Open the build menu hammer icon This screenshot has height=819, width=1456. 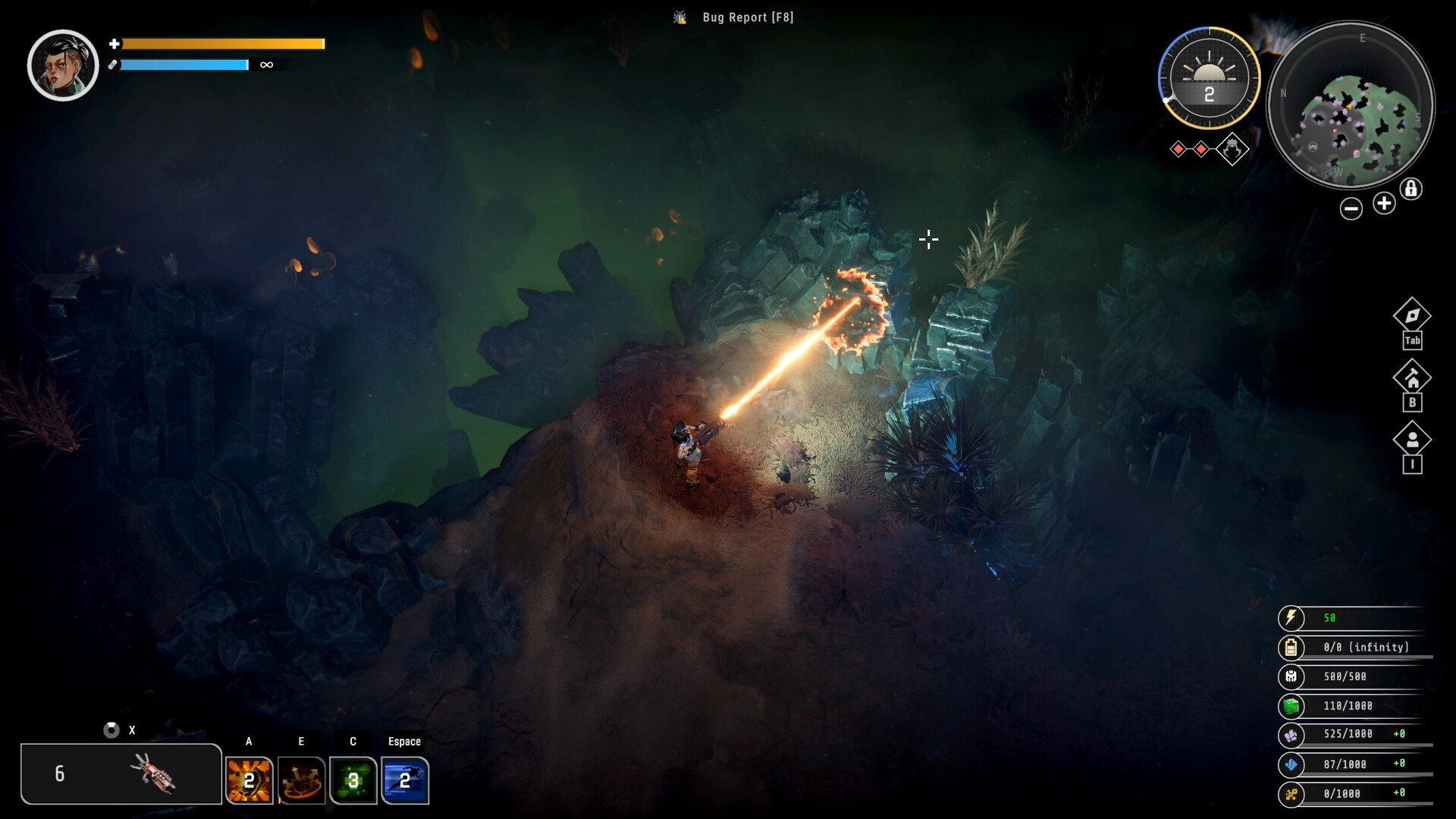point(1412,378)
